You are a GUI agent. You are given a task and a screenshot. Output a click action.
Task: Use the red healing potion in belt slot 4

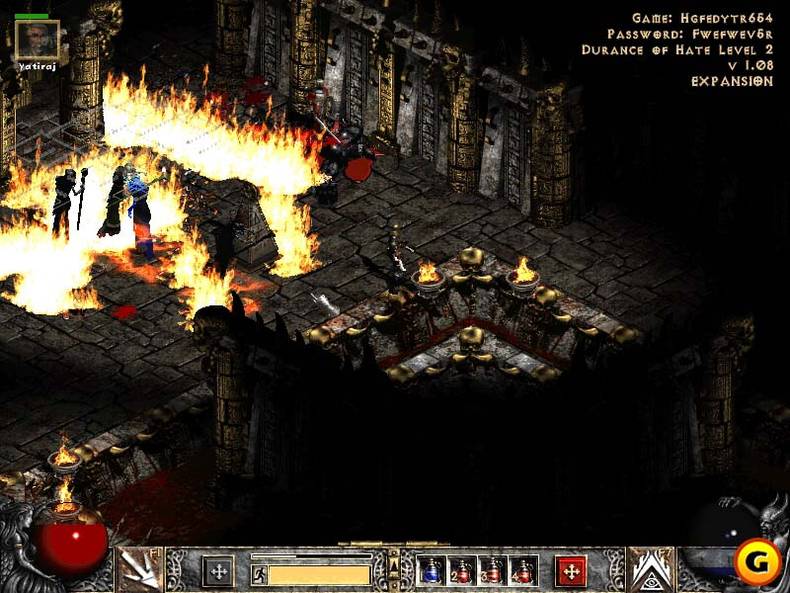(523, 570)
